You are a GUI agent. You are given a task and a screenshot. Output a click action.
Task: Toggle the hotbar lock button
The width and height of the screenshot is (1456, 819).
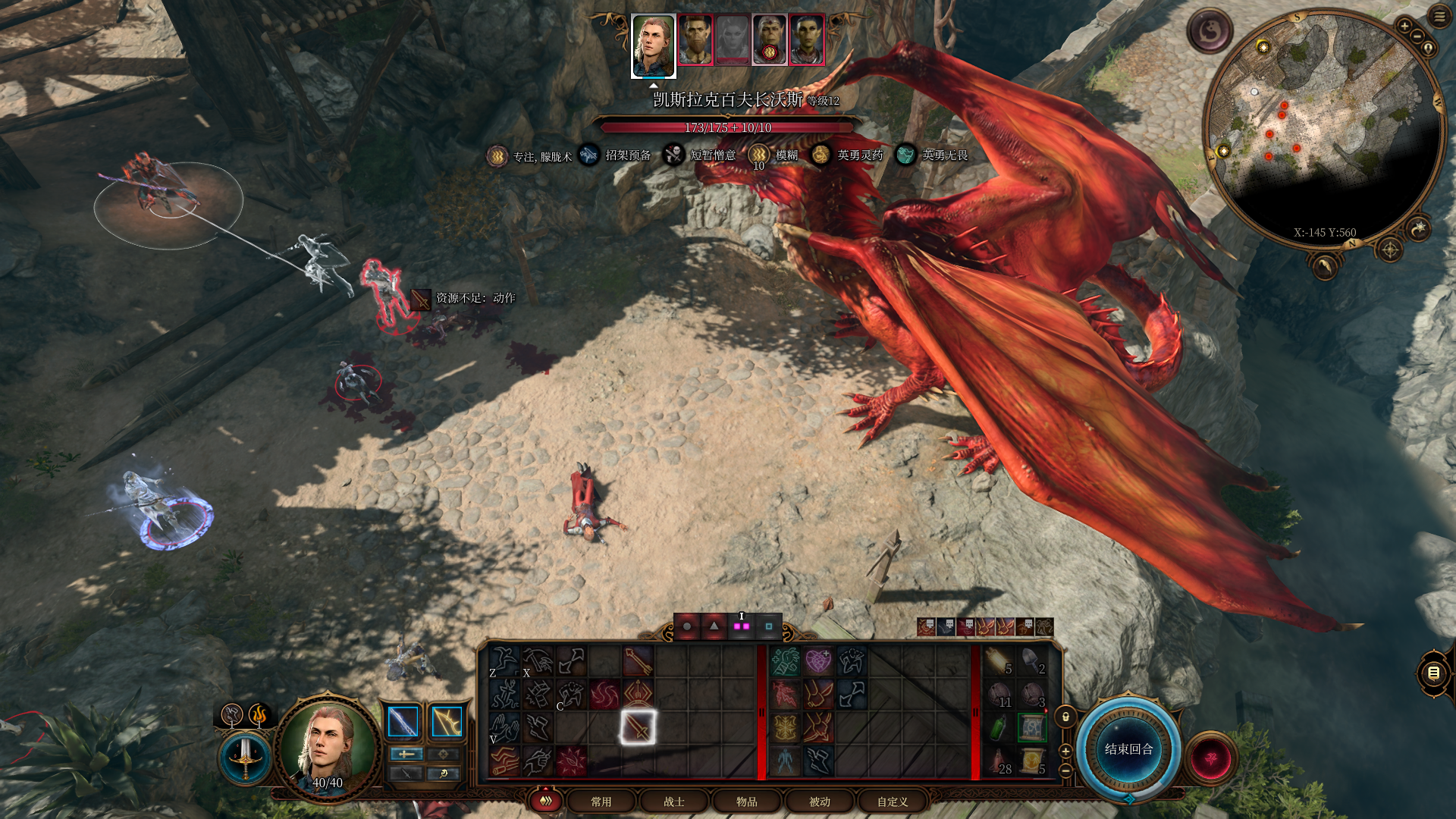tap(1065, 717)
